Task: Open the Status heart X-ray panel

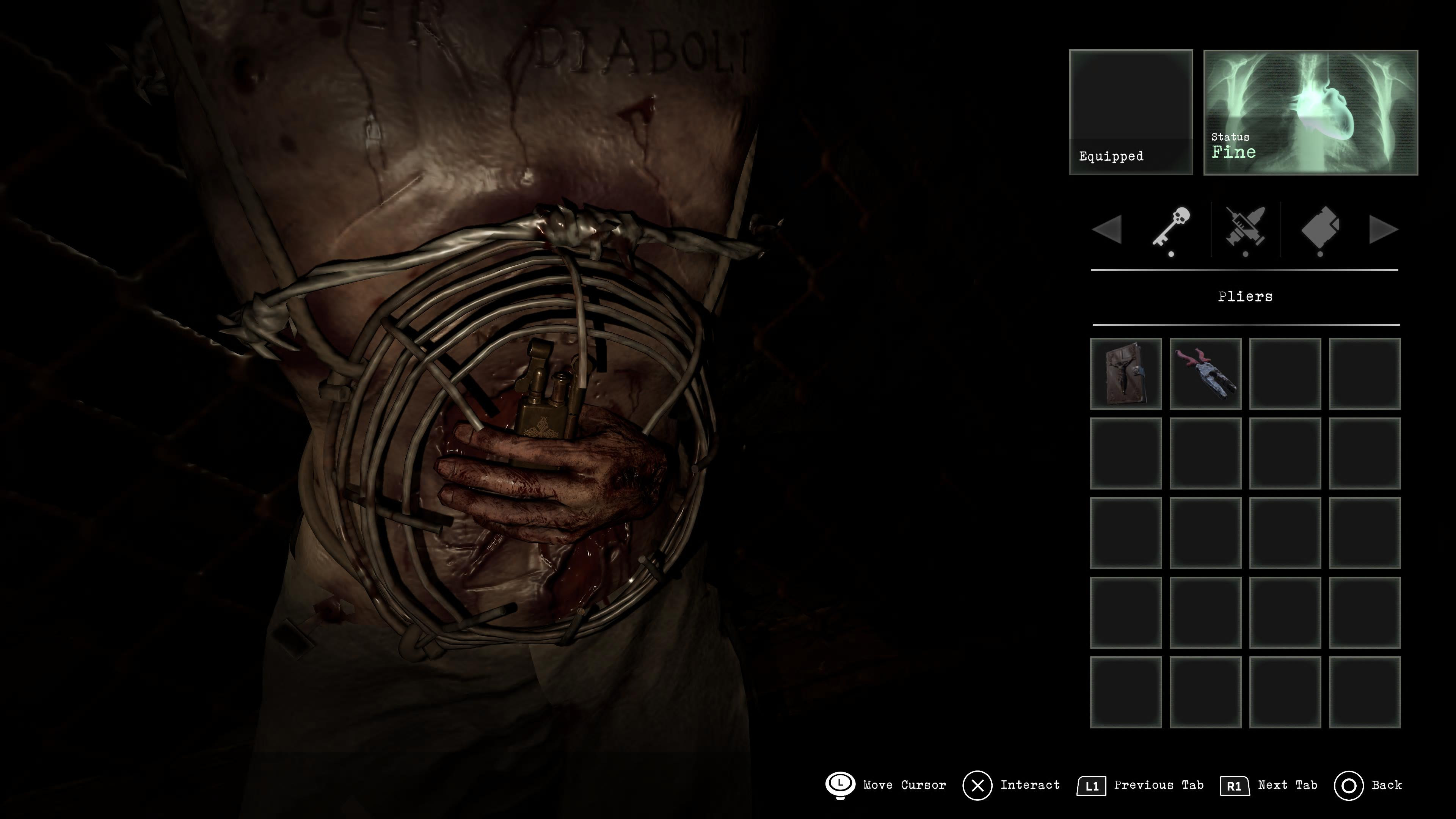Action: tap(1310, 113)
